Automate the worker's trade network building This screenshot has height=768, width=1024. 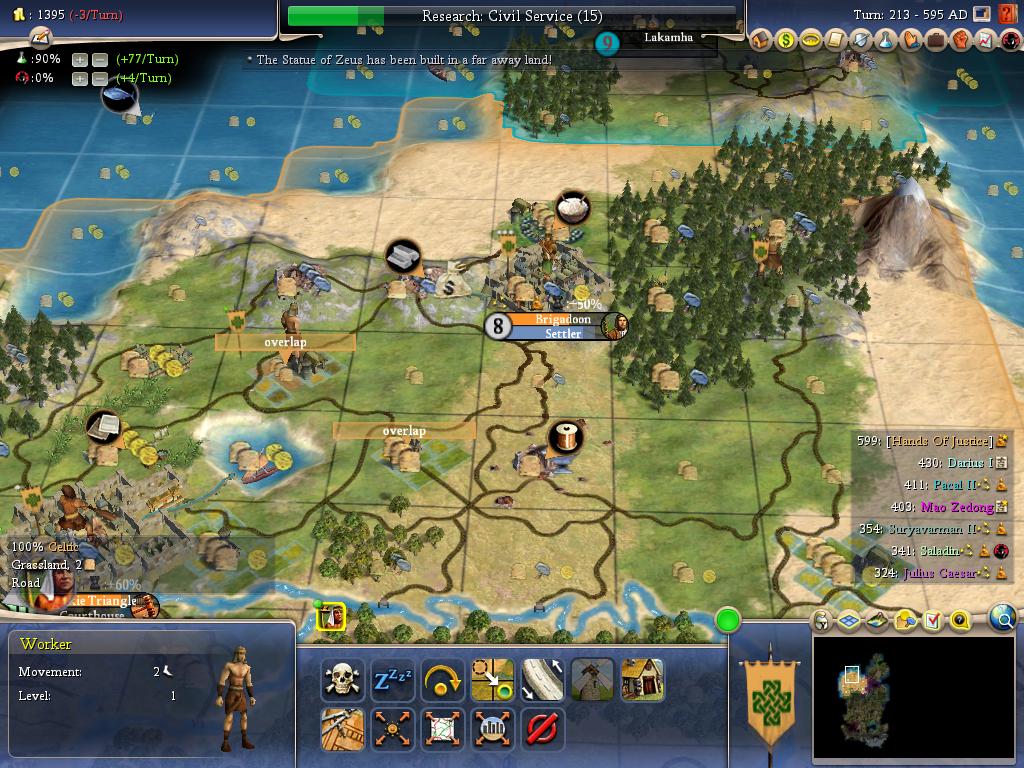[443, 729]
